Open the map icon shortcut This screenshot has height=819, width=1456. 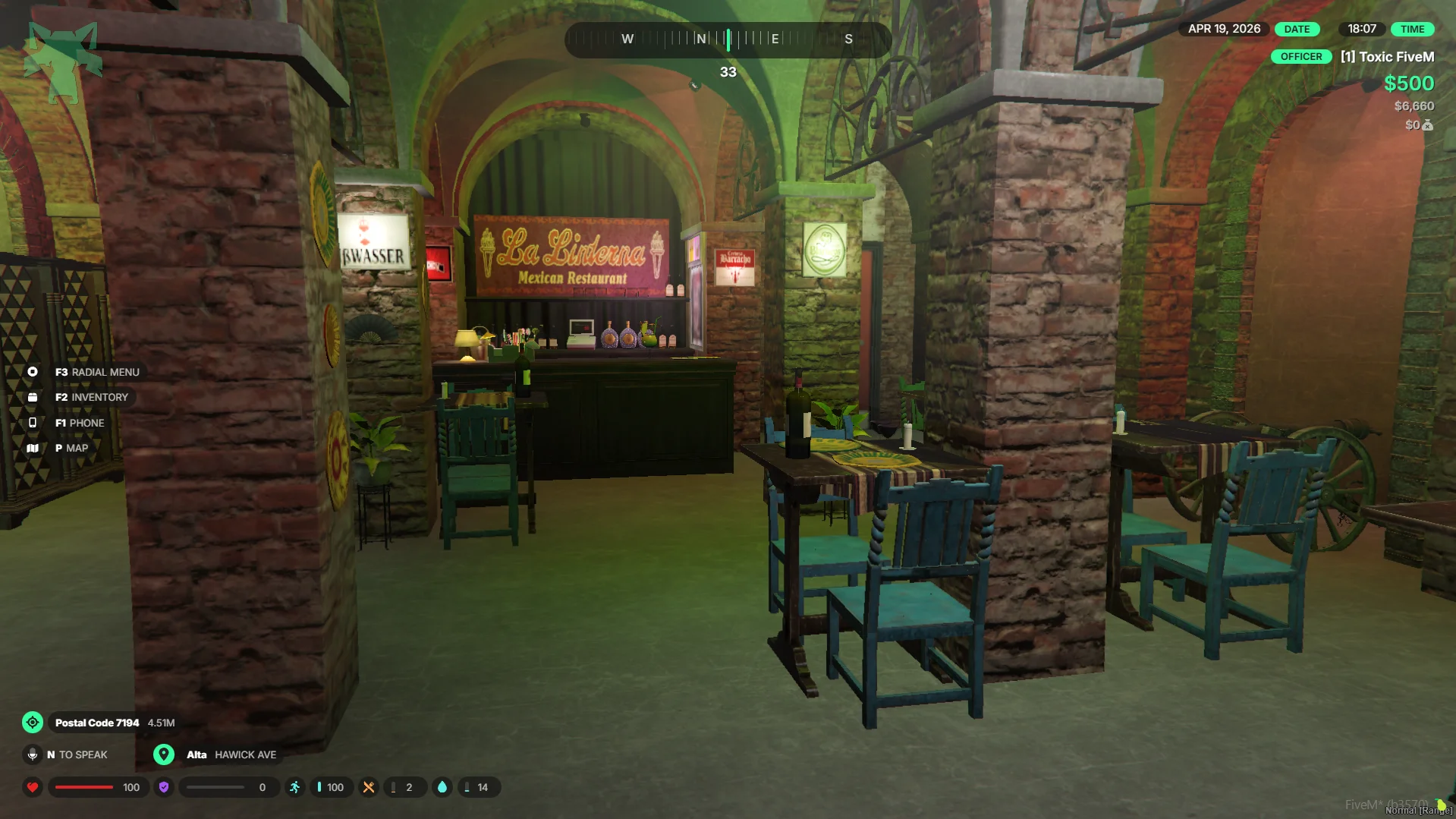[33, 448]
